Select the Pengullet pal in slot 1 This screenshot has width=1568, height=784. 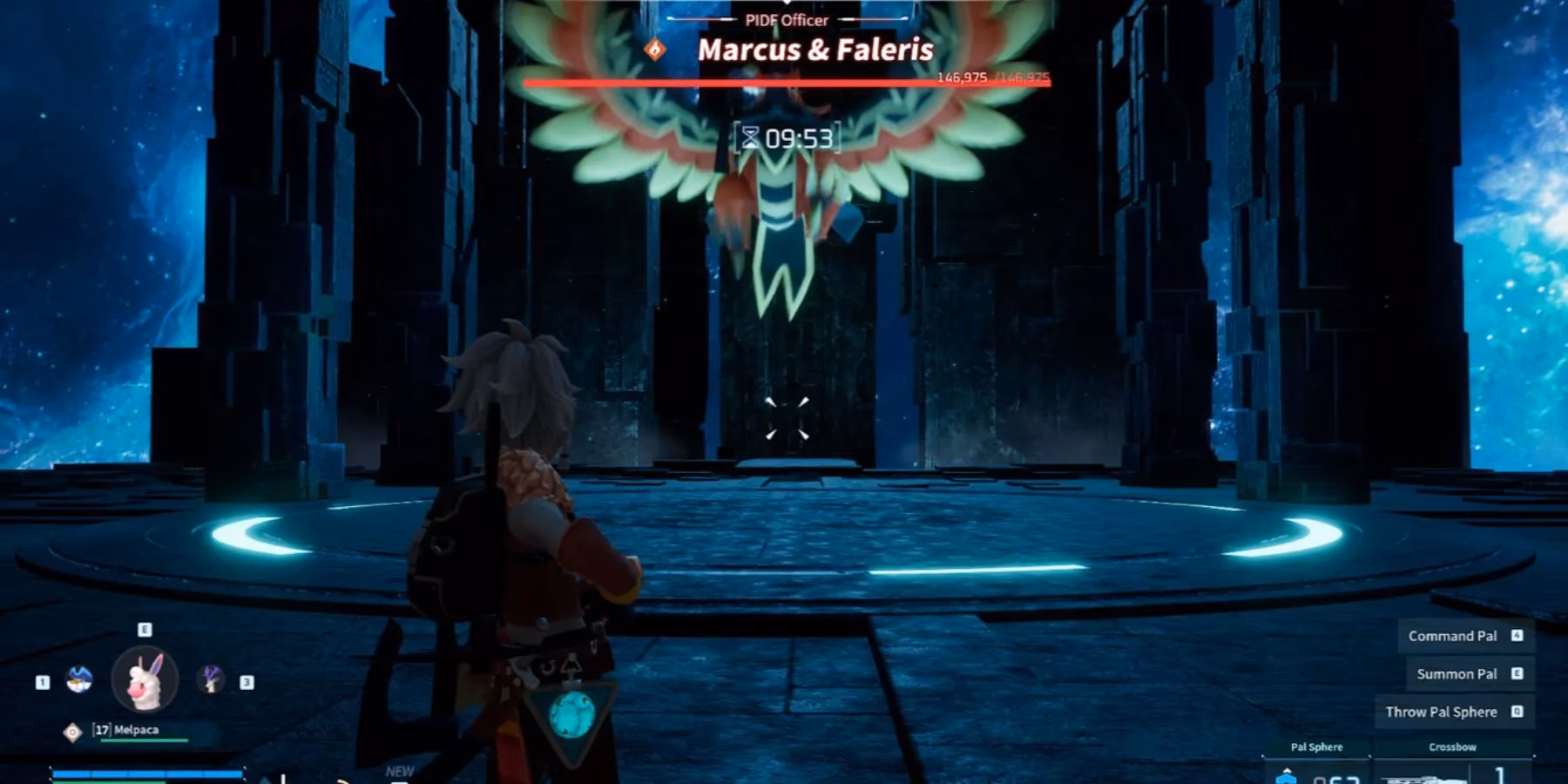pyautogui.click(x=79, y=681)
